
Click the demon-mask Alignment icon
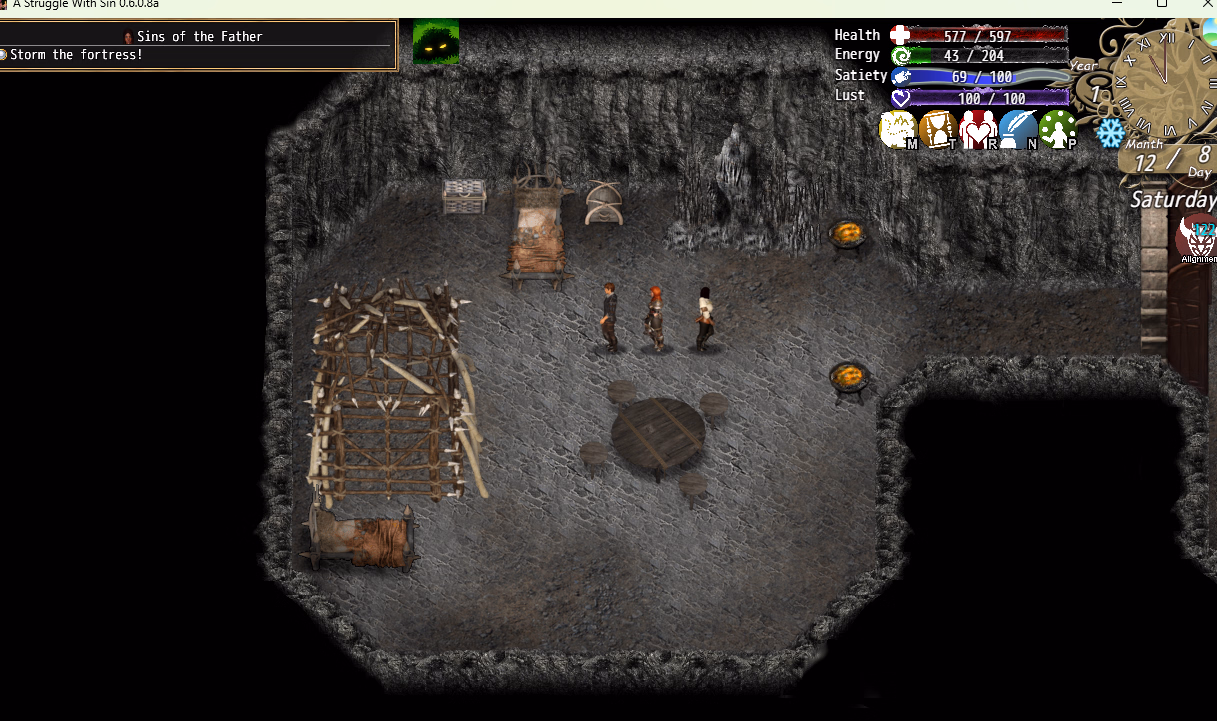tap(1197, 240)
